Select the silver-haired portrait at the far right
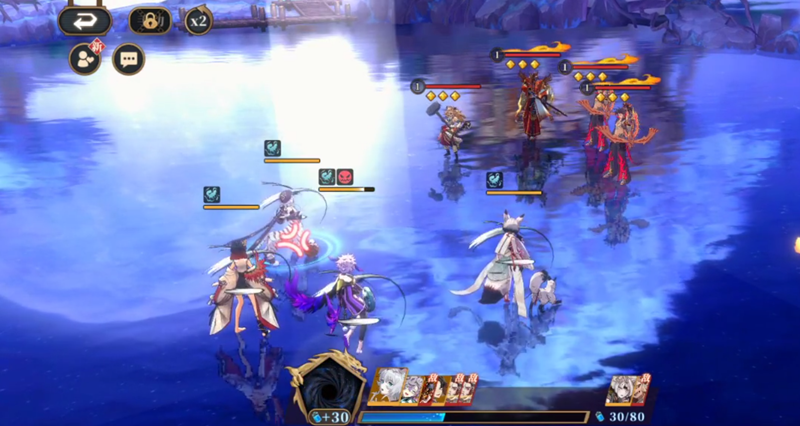800x426 pixels. [x=624, y=390]
